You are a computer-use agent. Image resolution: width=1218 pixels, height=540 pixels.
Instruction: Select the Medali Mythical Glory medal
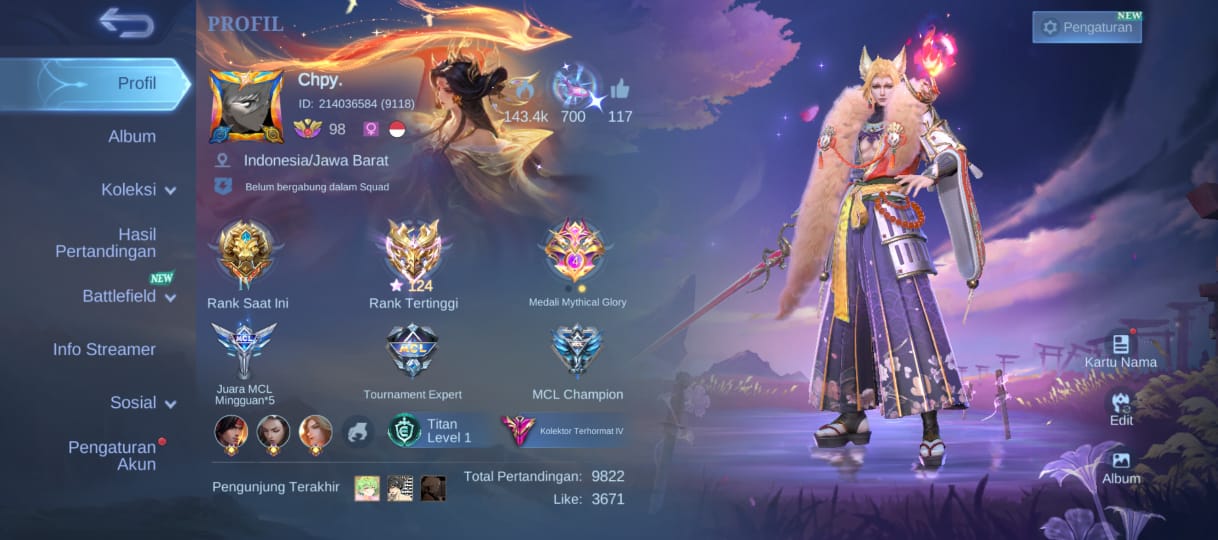coord(576,255)
